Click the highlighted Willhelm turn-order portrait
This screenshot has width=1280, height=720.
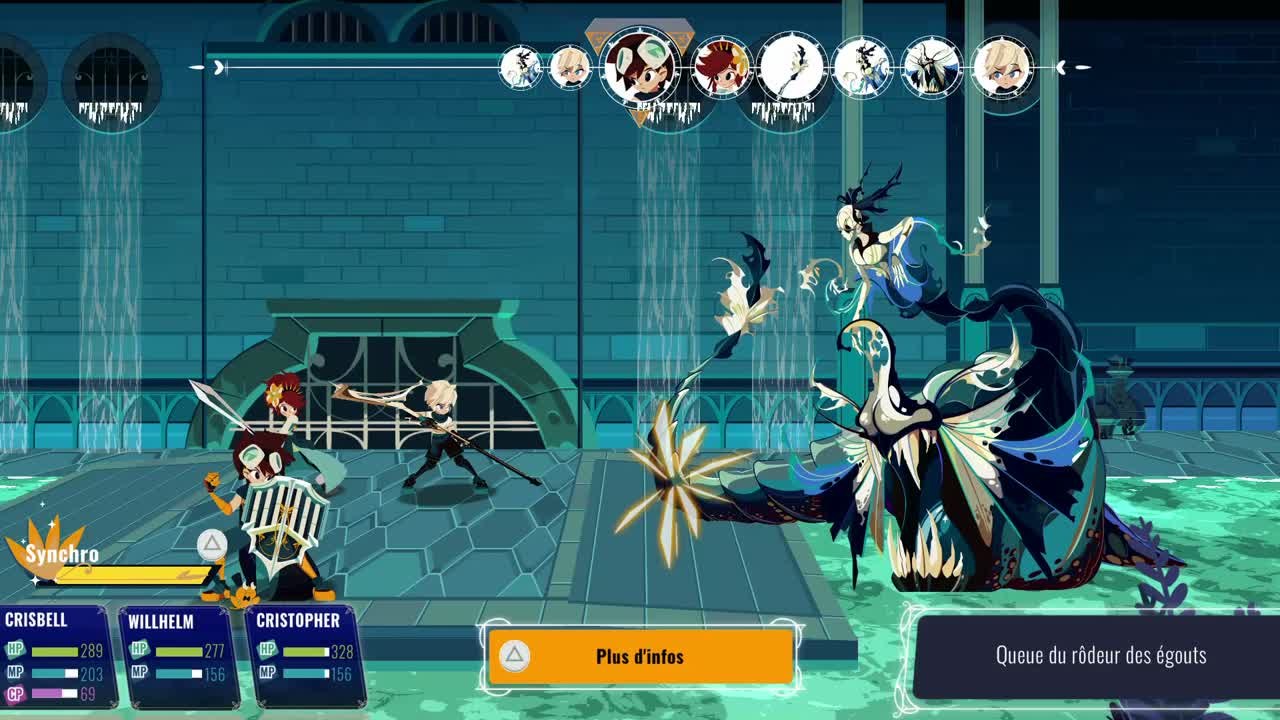click(640, 66)
